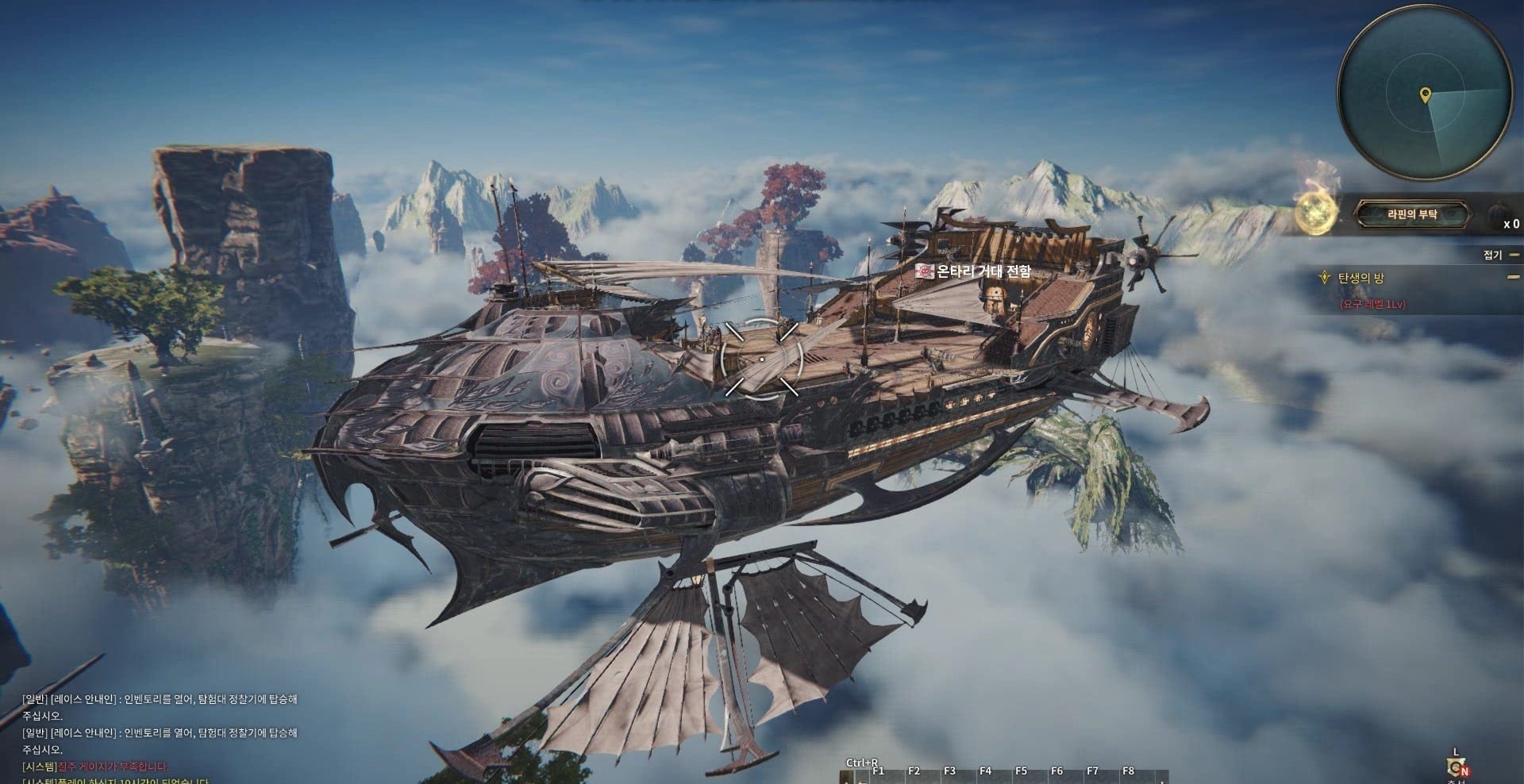
Task: Toggle the minus control next to 접기
Action: (x=1513, y=256)
